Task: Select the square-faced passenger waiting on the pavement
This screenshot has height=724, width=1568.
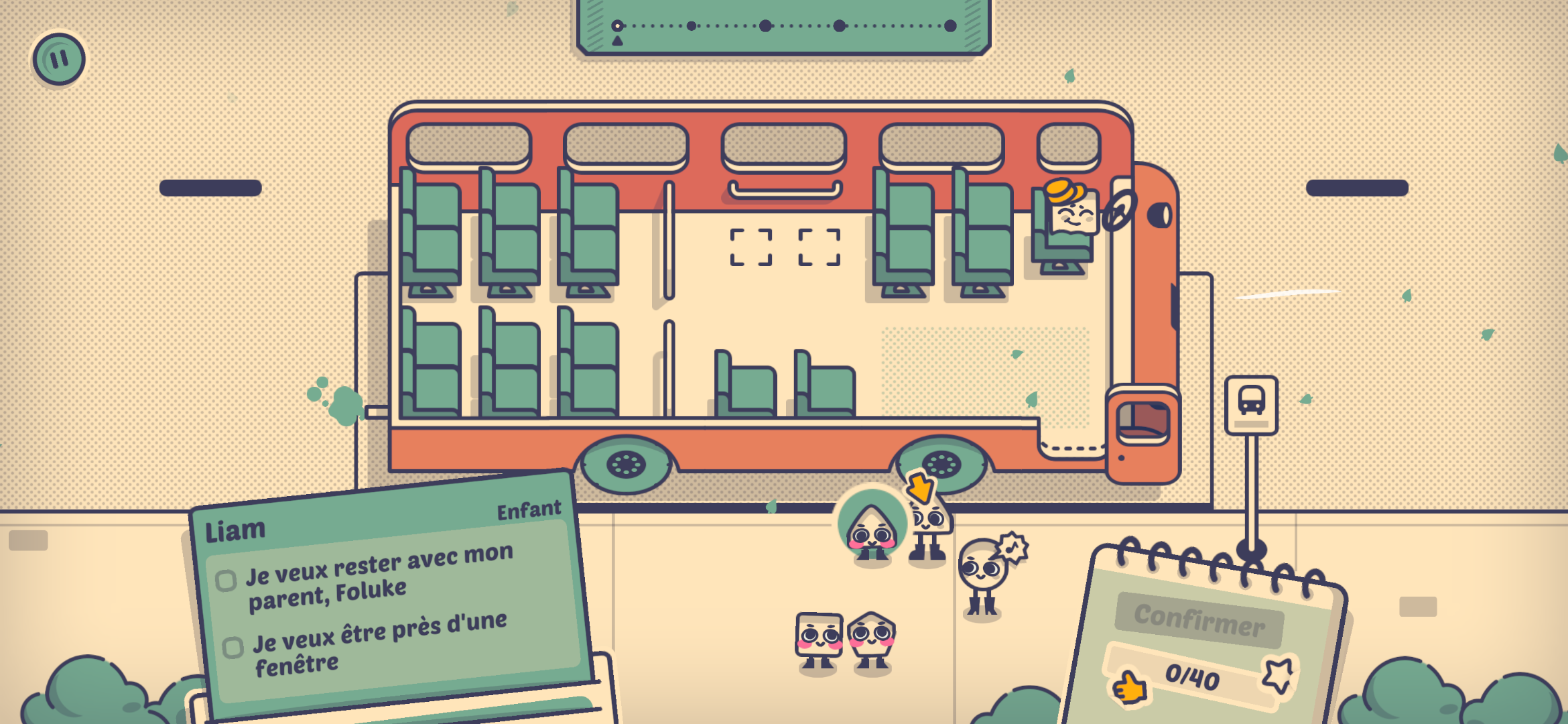Action: point(818,638)
